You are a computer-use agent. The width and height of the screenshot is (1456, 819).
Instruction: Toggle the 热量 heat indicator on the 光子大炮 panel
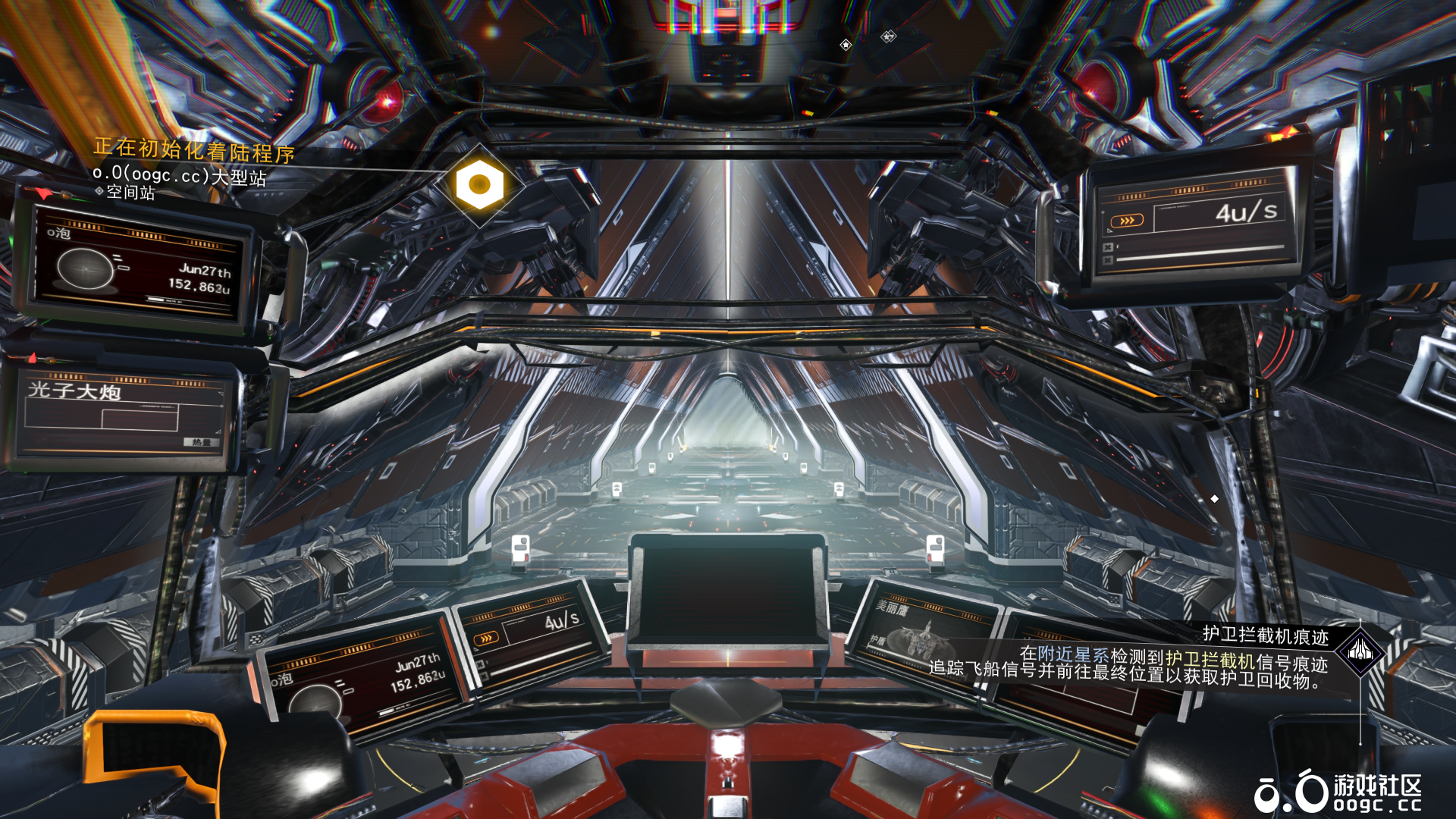pos(201,441)
